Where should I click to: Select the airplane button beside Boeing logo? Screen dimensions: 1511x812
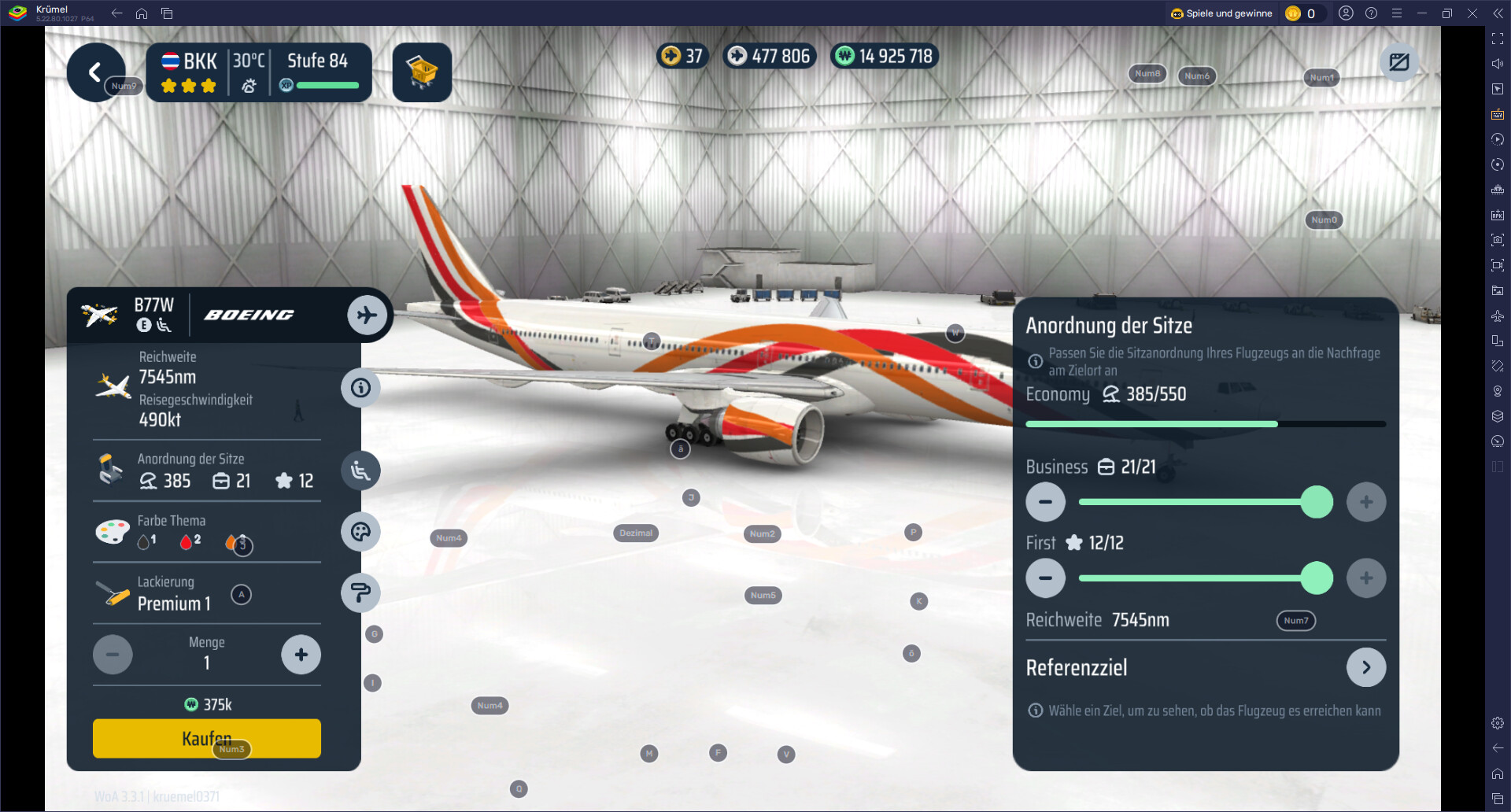[367, 315]
